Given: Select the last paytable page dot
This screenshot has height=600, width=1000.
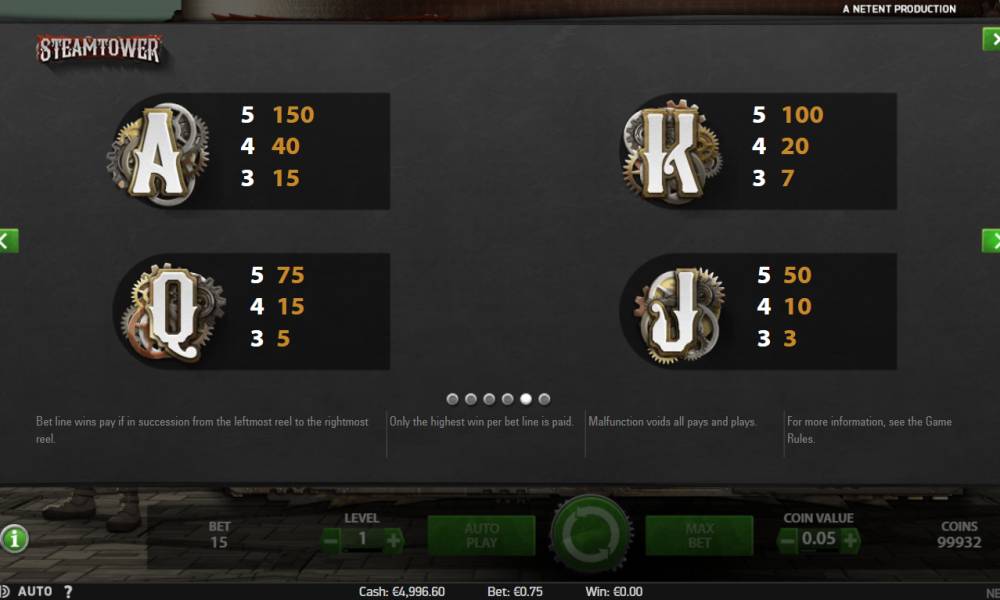Looking at the screenshot, I should tap(544, 399).
